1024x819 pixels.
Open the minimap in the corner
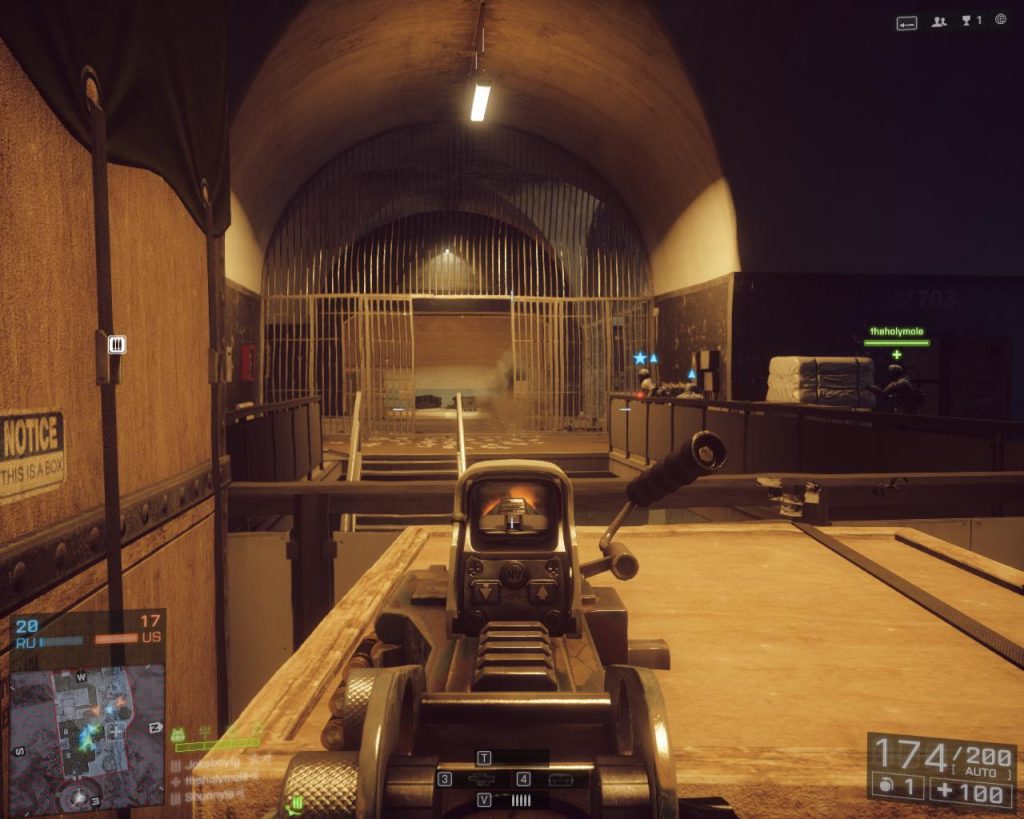pos(86,736)
